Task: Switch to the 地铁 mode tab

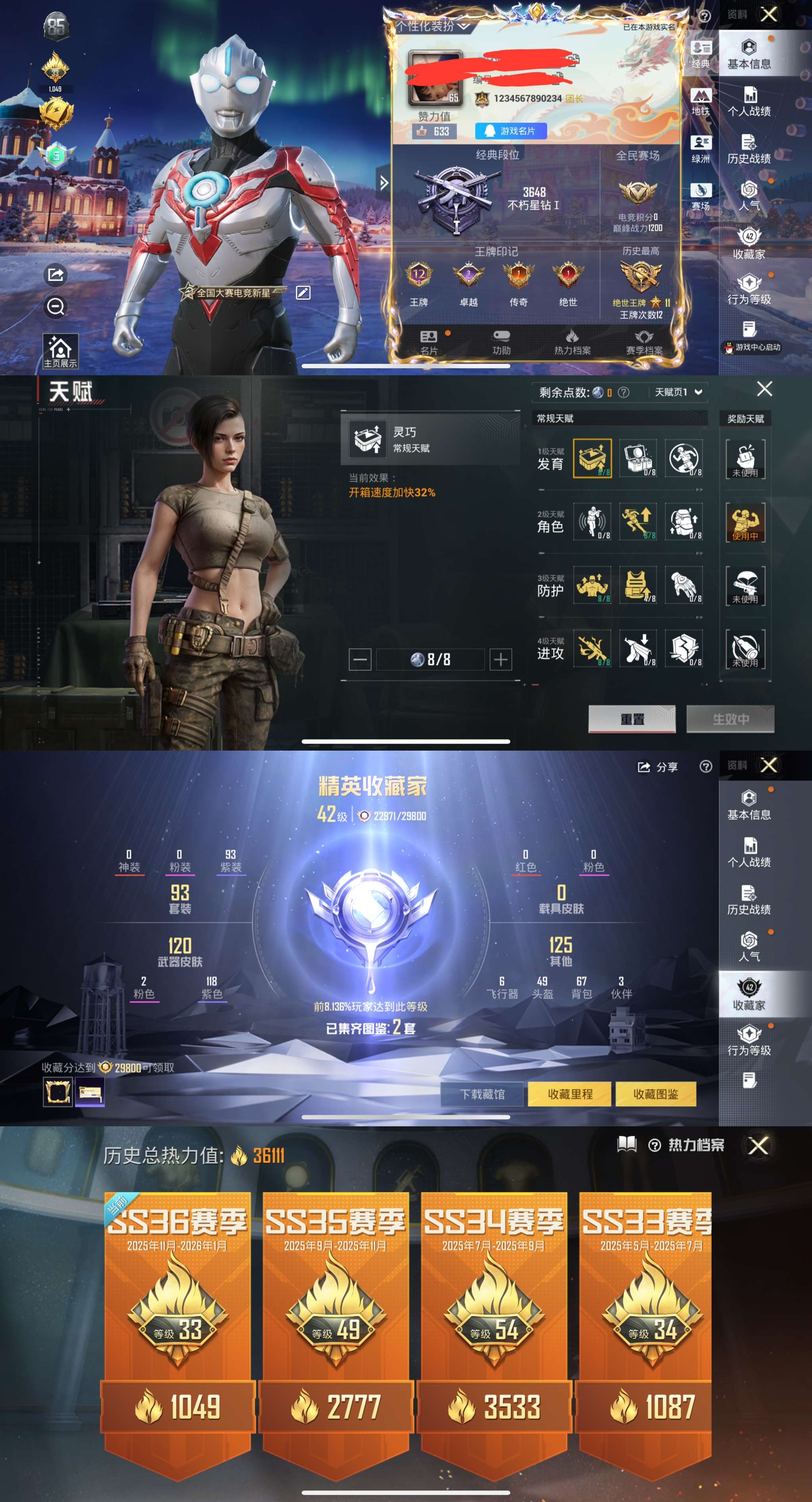Action: pos(701,101)
